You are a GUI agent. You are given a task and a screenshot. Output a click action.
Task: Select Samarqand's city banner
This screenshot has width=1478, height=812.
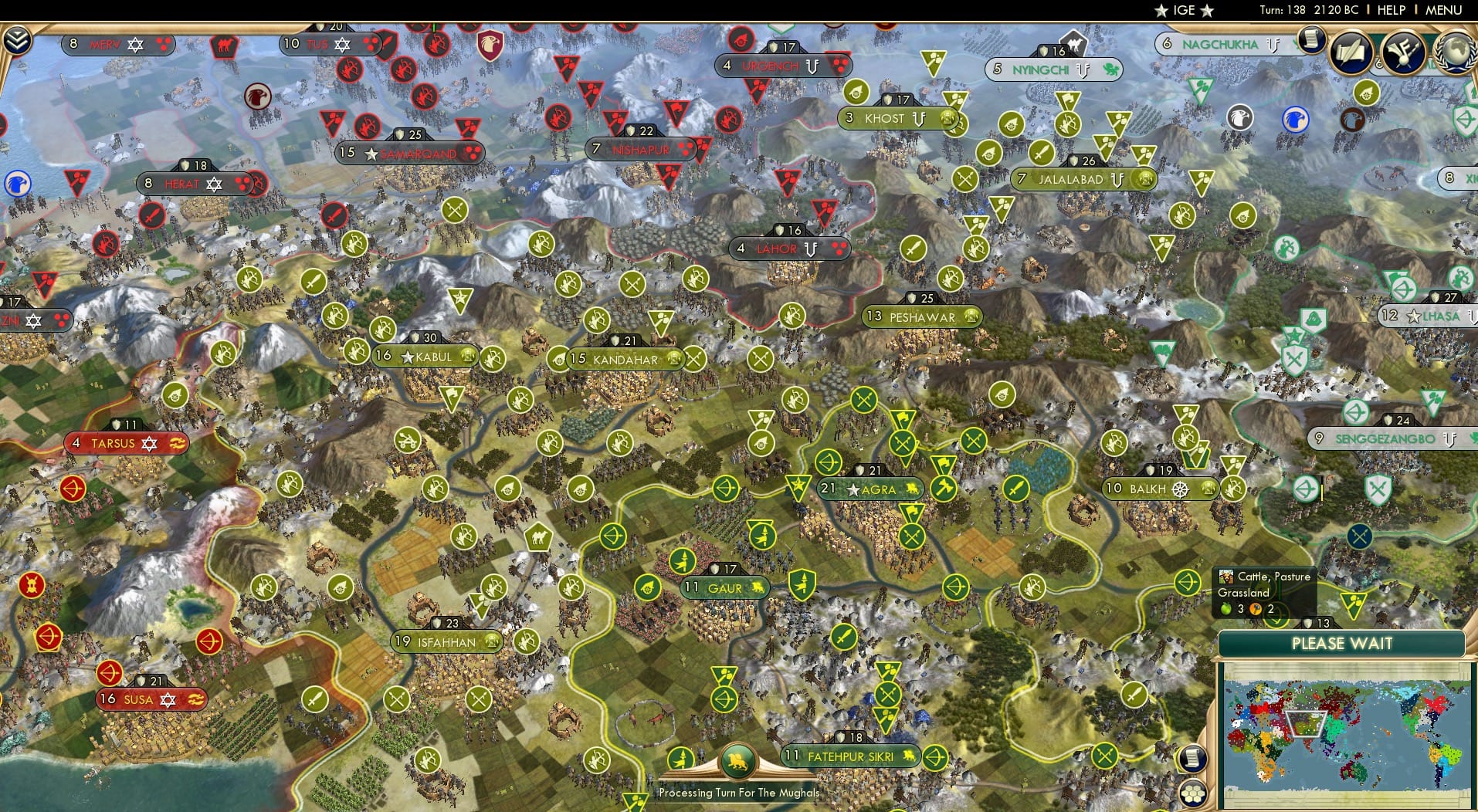pyautogui.click(x=409, y=154)
